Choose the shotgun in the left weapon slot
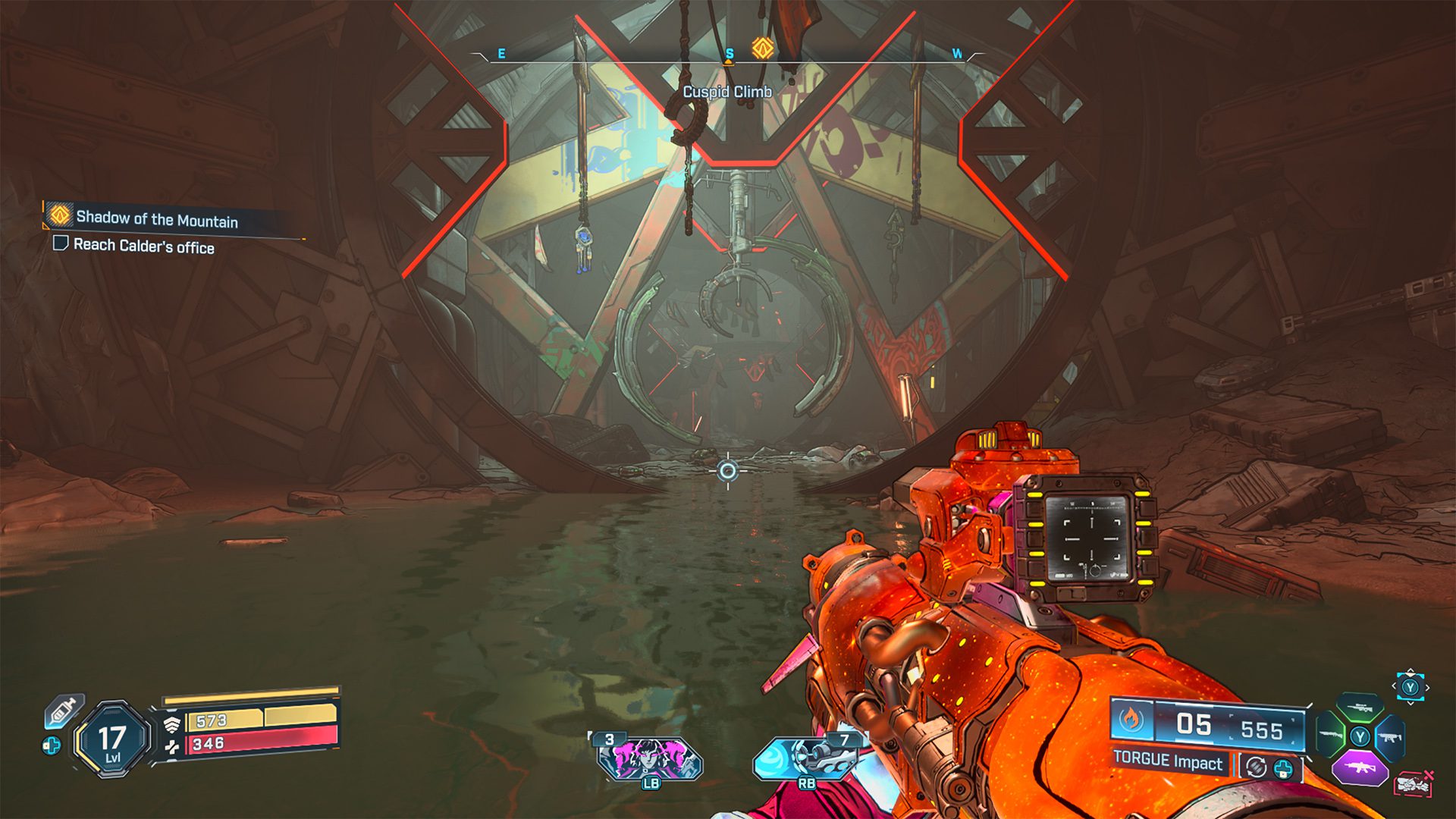 1330,735
